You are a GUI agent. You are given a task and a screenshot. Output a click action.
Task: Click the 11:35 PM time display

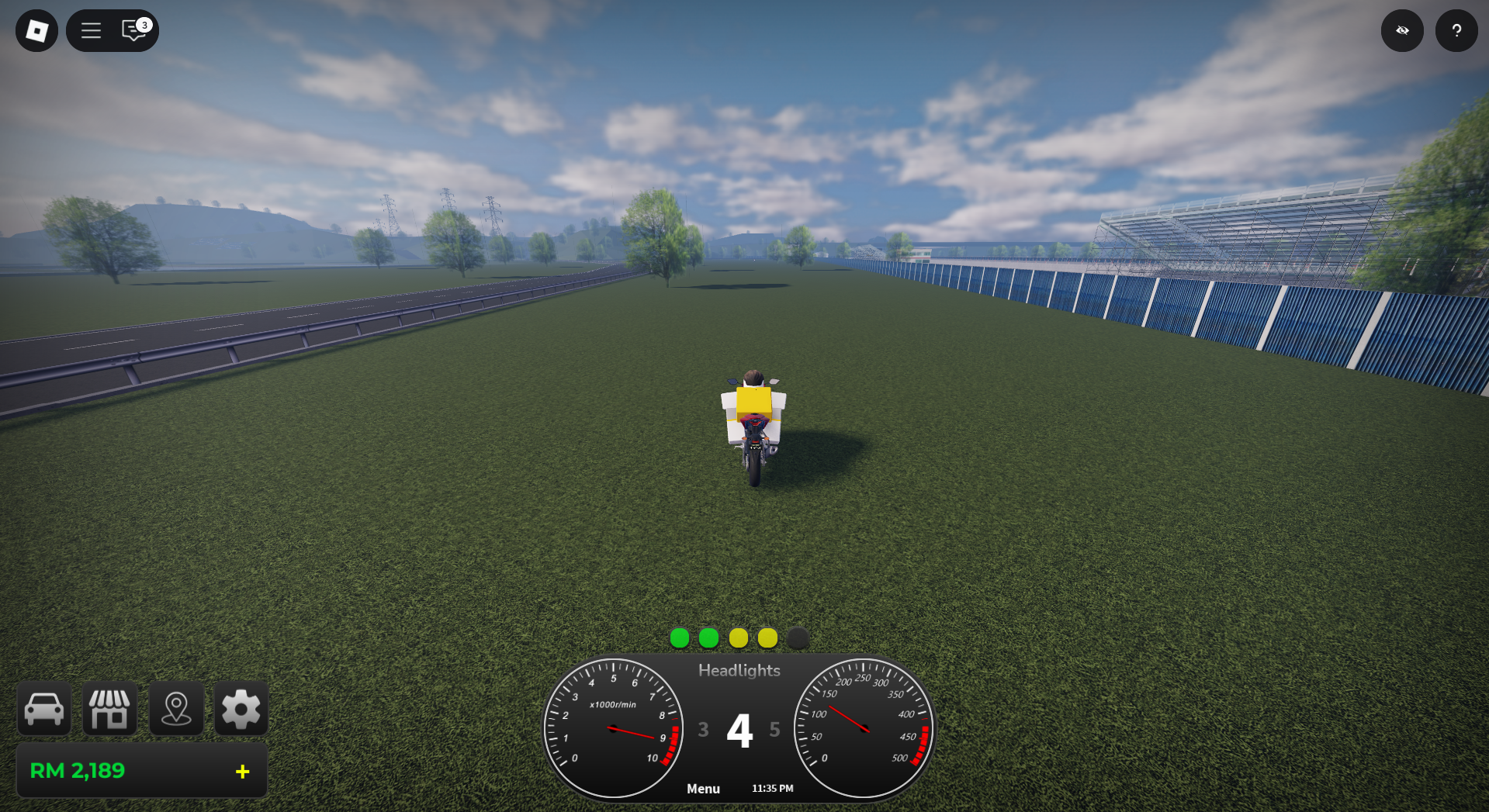point(772,788)
